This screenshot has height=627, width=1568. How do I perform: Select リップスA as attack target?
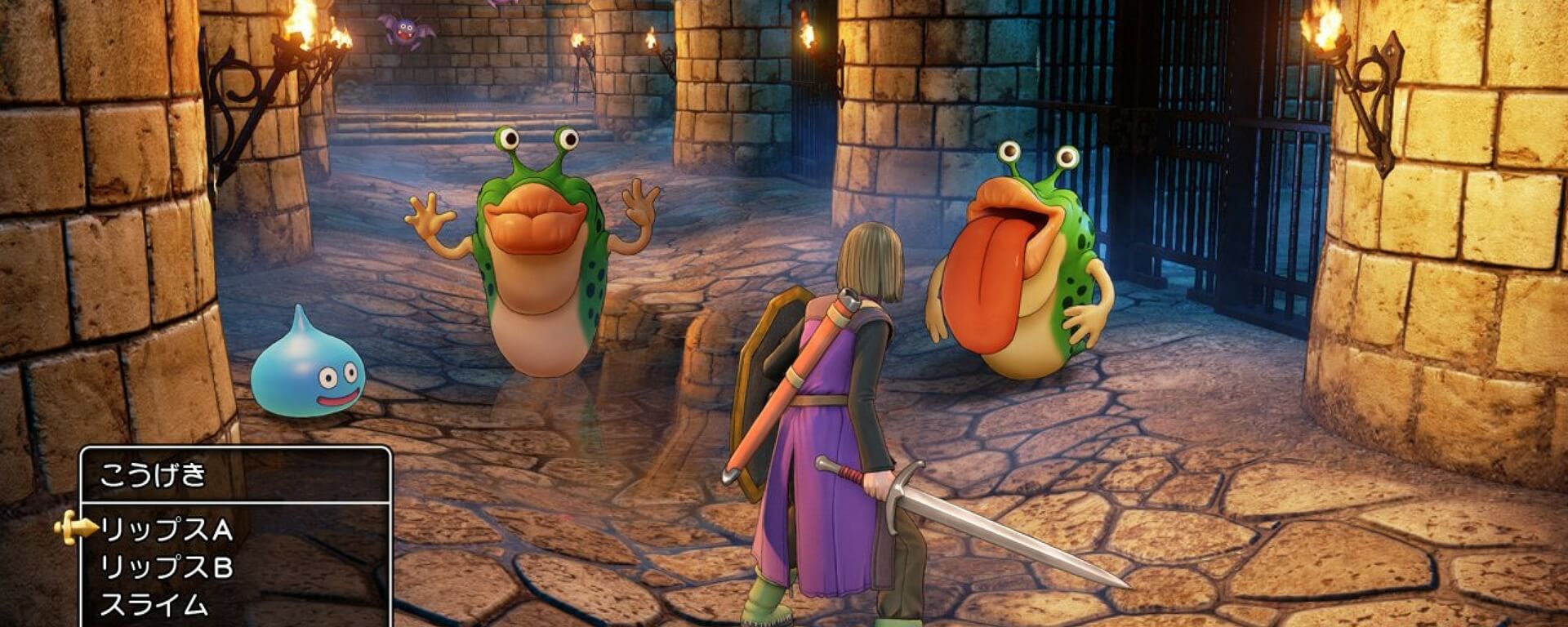167,531
